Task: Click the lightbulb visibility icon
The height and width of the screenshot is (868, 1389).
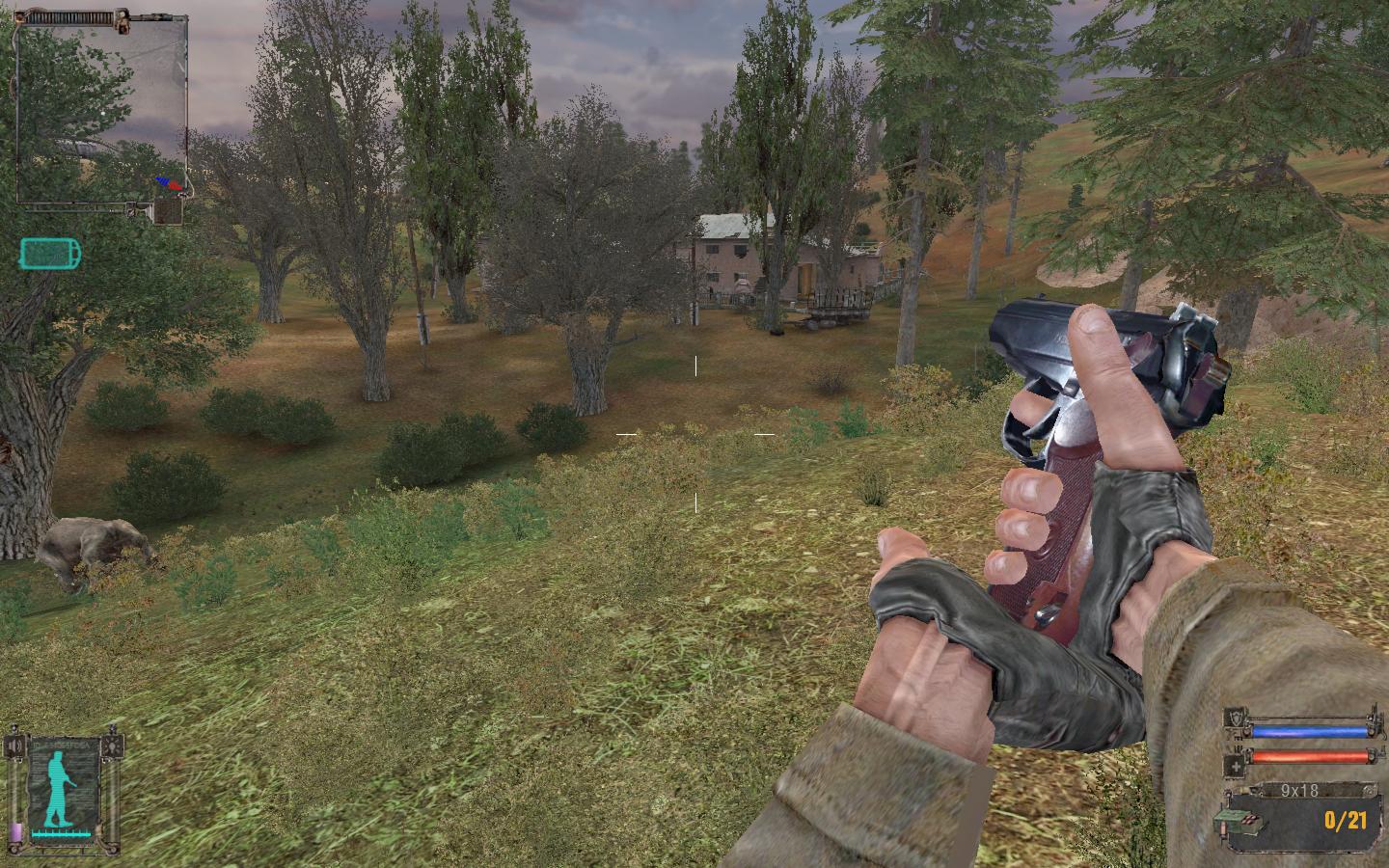Action: 114,746
